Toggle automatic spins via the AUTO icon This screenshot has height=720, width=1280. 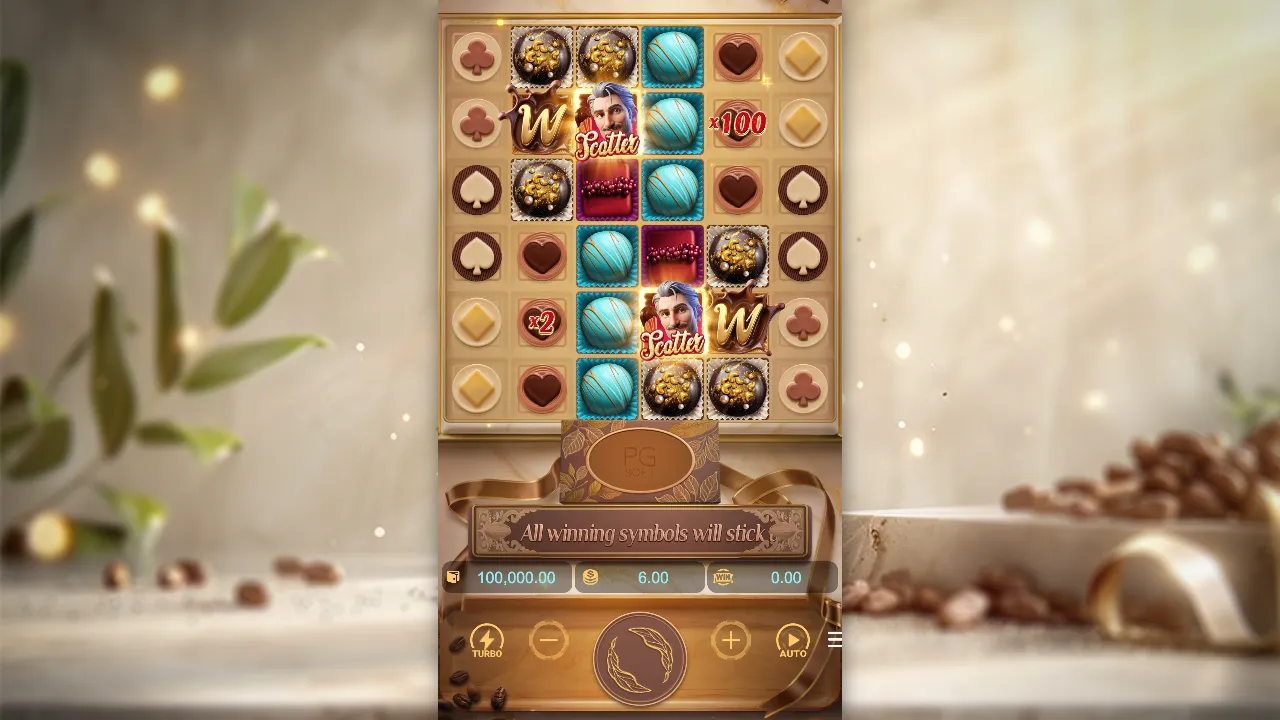793,640
